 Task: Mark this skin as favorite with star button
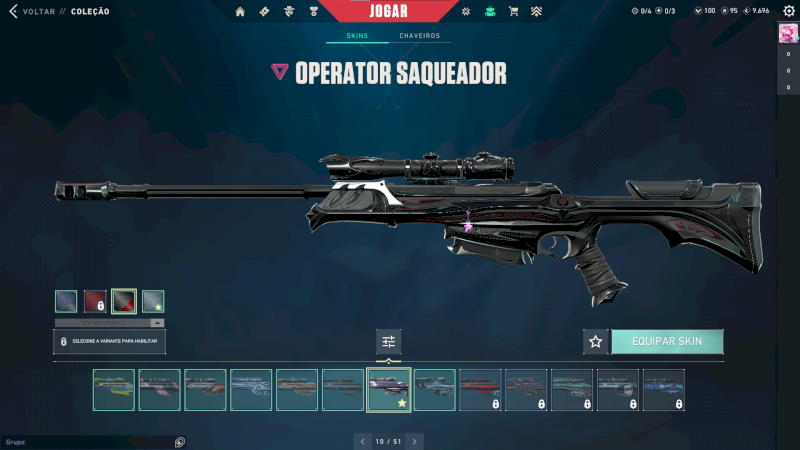click(596, 342)
